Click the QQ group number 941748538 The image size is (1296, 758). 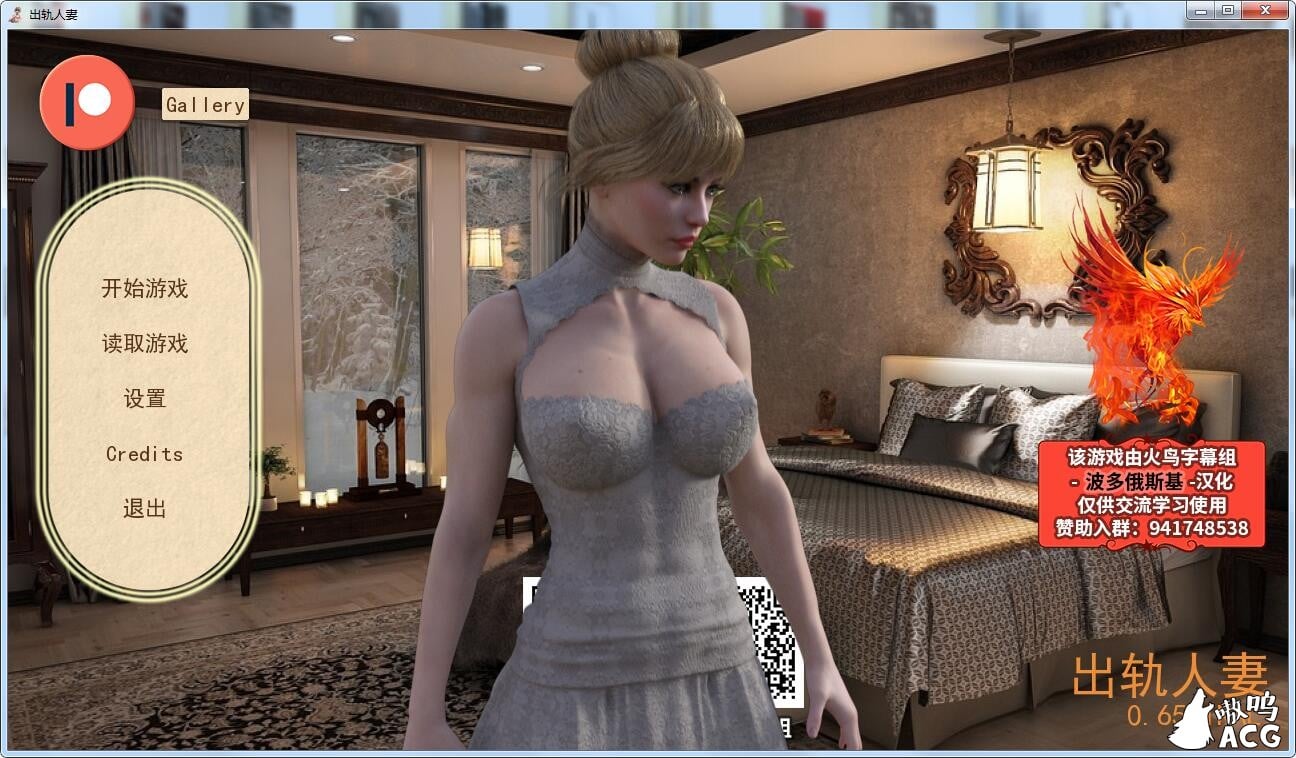pyautogui.click(x=1175, y=525)
